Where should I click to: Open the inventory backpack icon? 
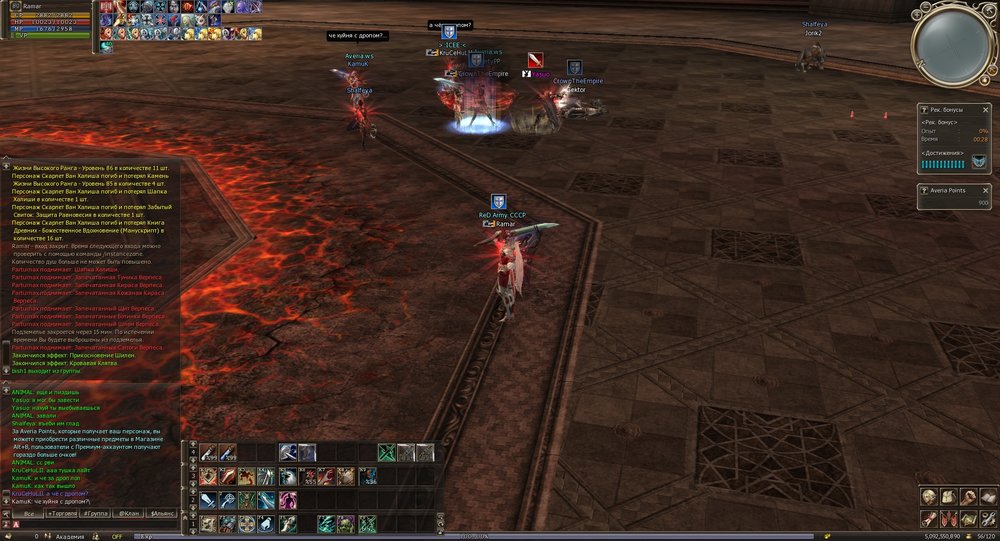point(948,497)
